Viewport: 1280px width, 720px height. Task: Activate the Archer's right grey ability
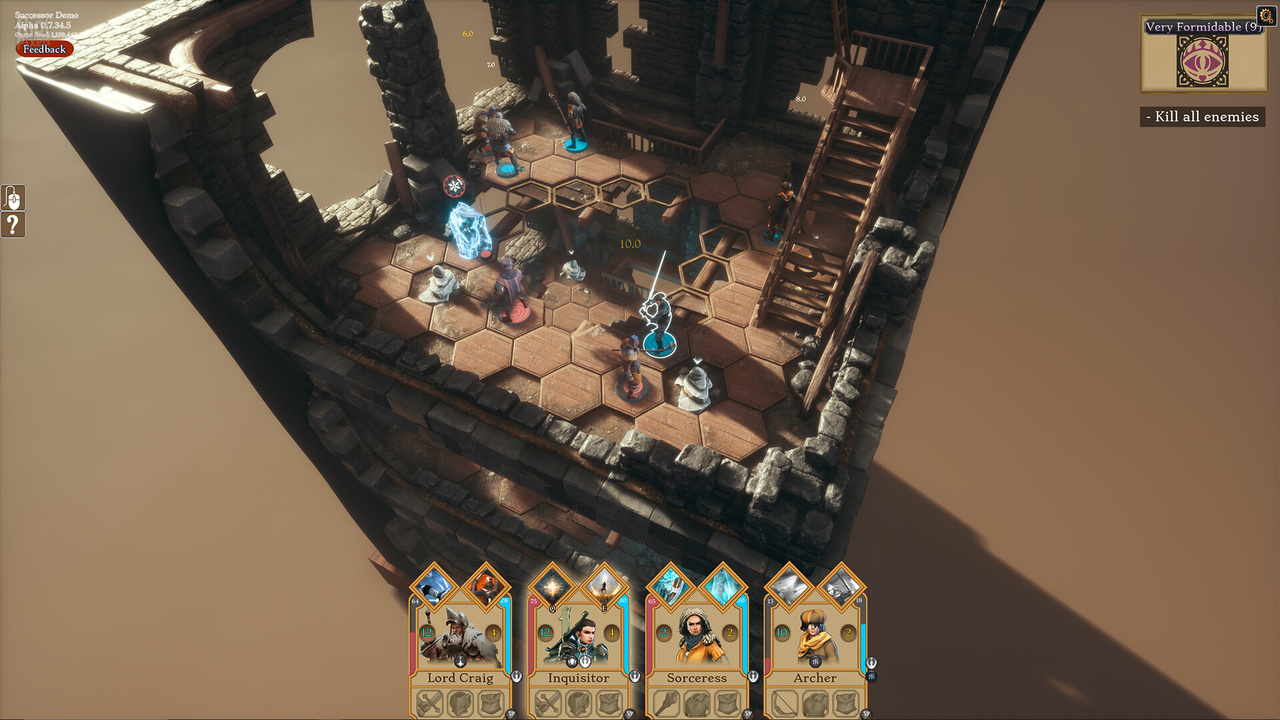coord(841,587)
